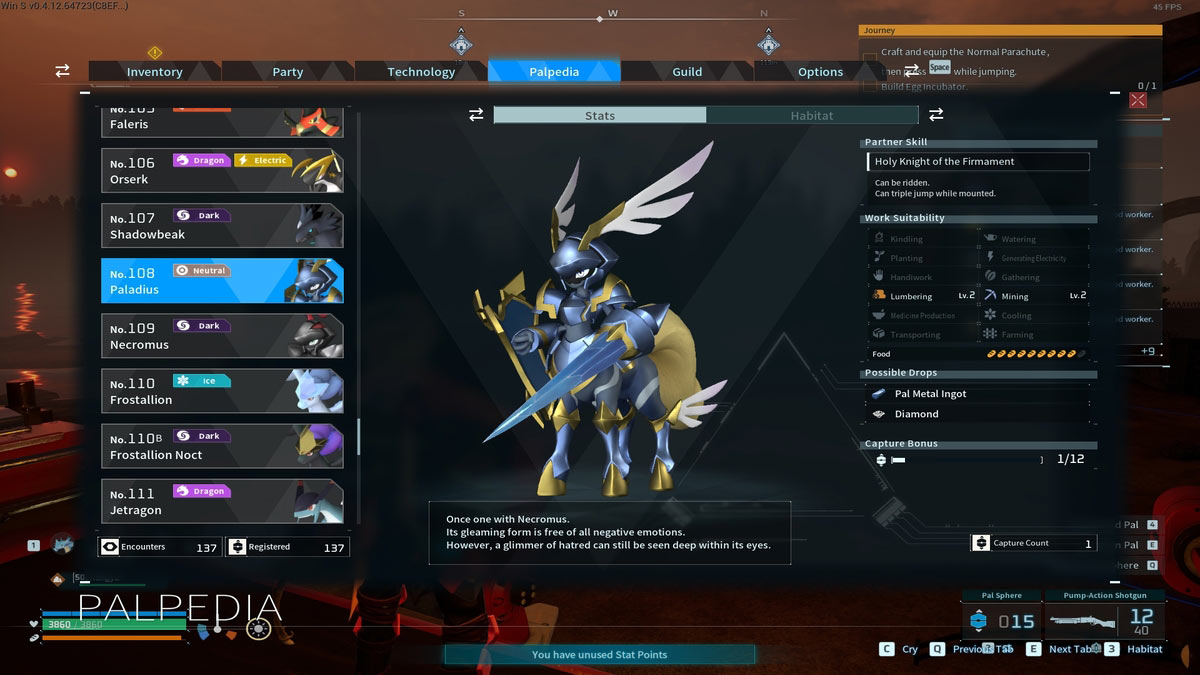The image size is (1200, 675).
Task: Select the Frostallion Noct entry
Action: 222,446
